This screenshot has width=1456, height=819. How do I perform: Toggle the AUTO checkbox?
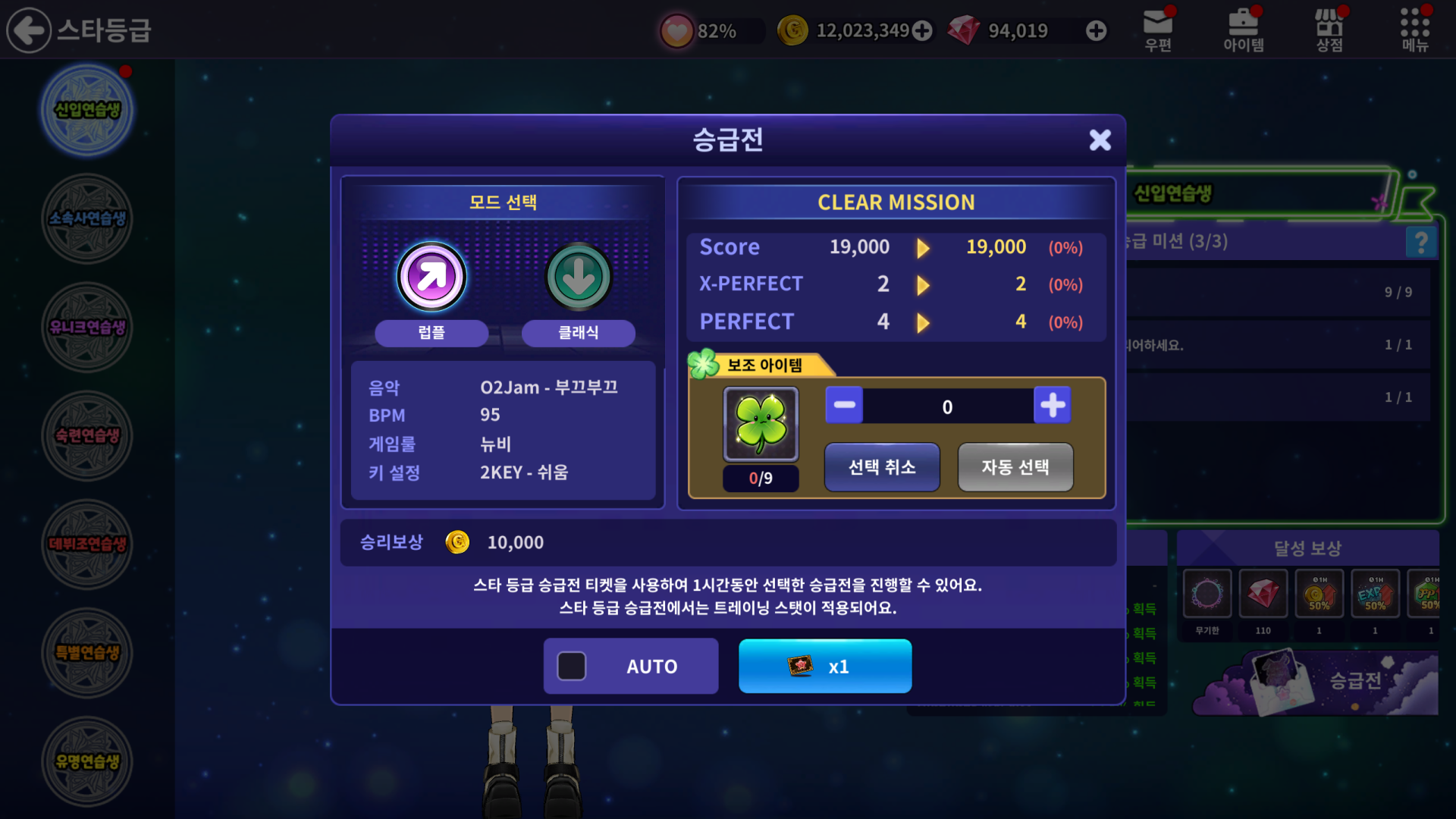pyautogui.click(x=572, y=667)
